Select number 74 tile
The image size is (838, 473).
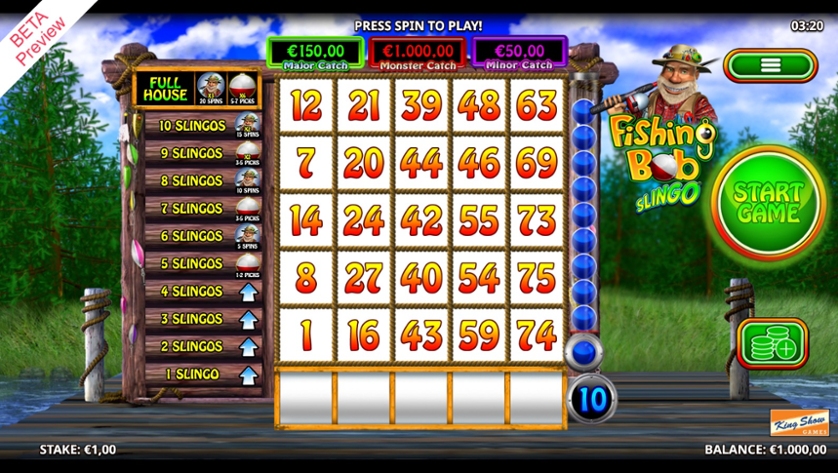538,334
